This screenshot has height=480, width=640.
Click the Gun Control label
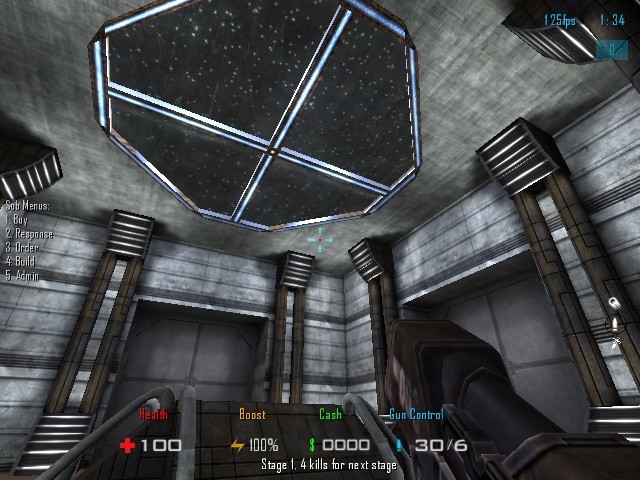click(415, 414)
